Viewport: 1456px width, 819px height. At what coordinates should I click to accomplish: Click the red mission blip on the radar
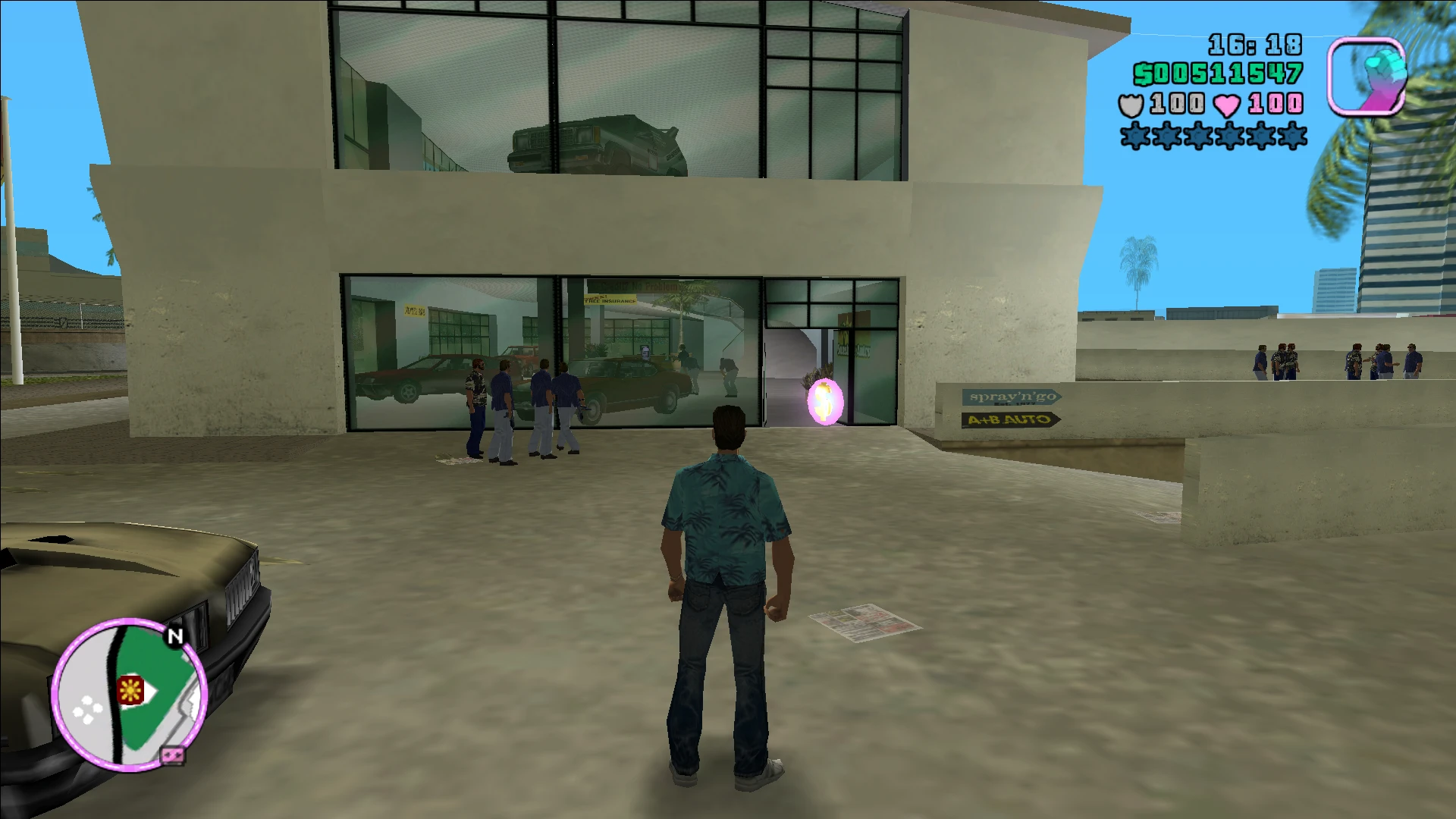(130, 689)
